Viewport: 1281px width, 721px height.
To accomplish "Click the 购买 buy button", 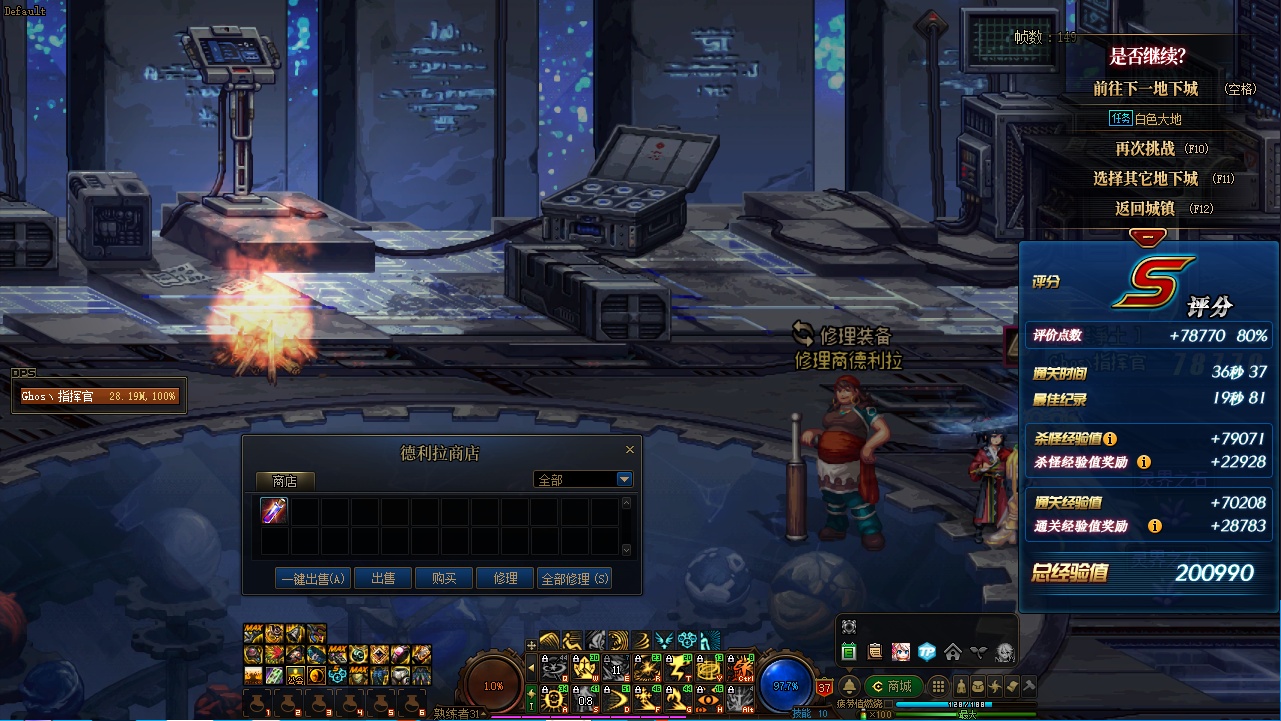I will pos(444,578).
